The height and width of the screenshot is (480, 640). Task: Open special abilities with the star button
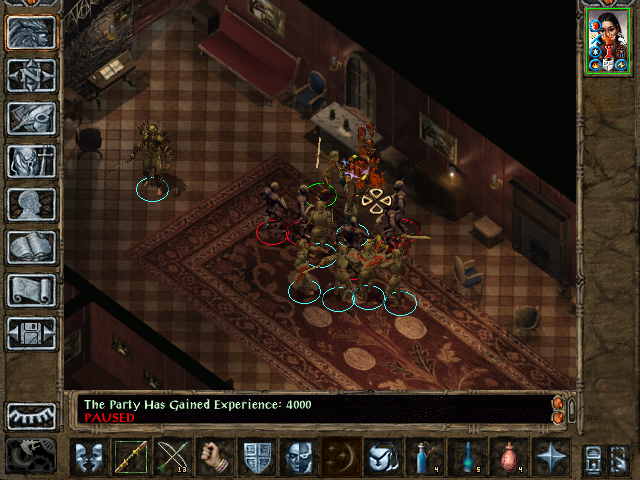pos(551,457)
